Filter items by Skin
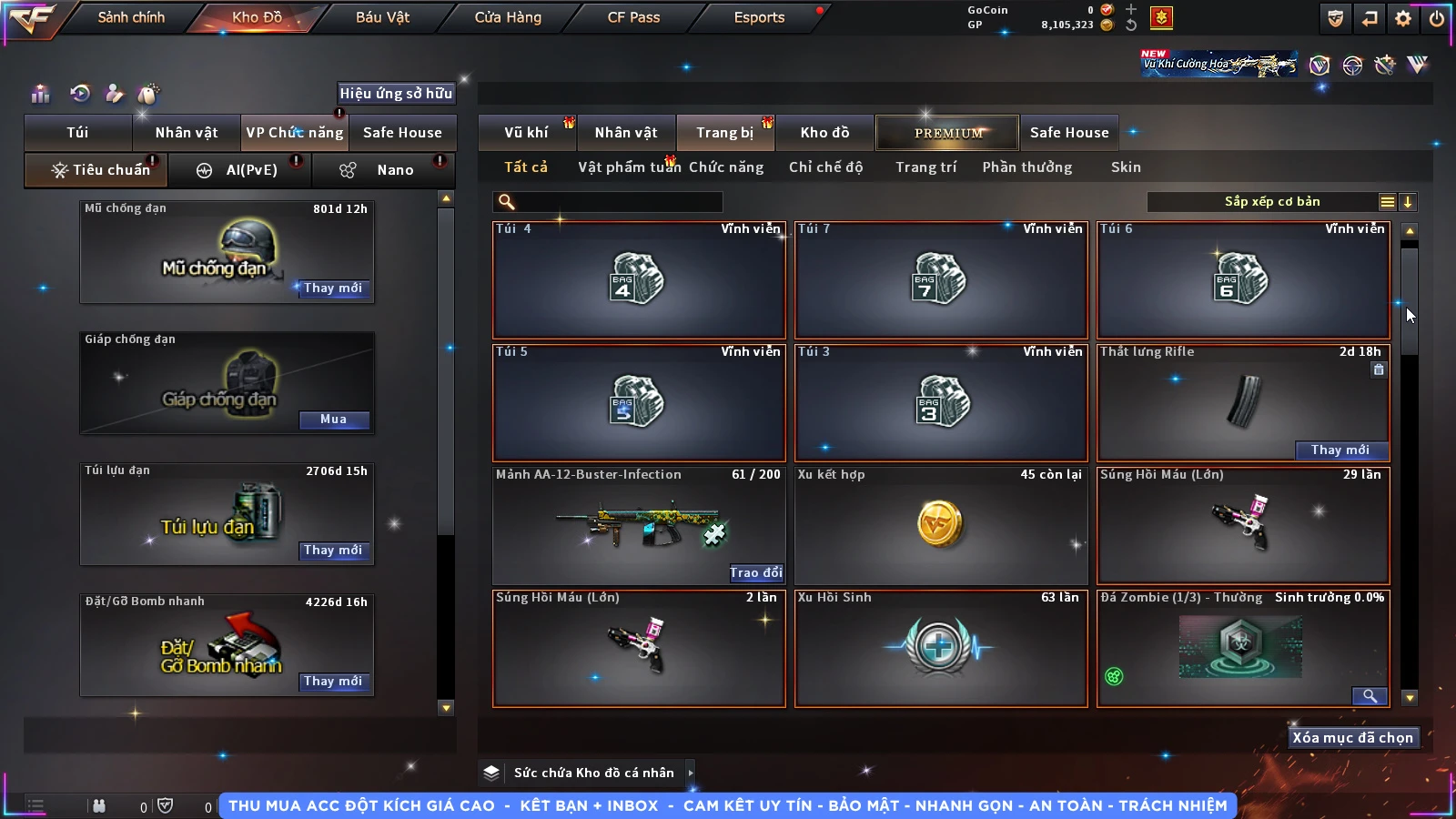This screenshot has width=1456, height=819. pyautogui.click(x=1126, y=167)
